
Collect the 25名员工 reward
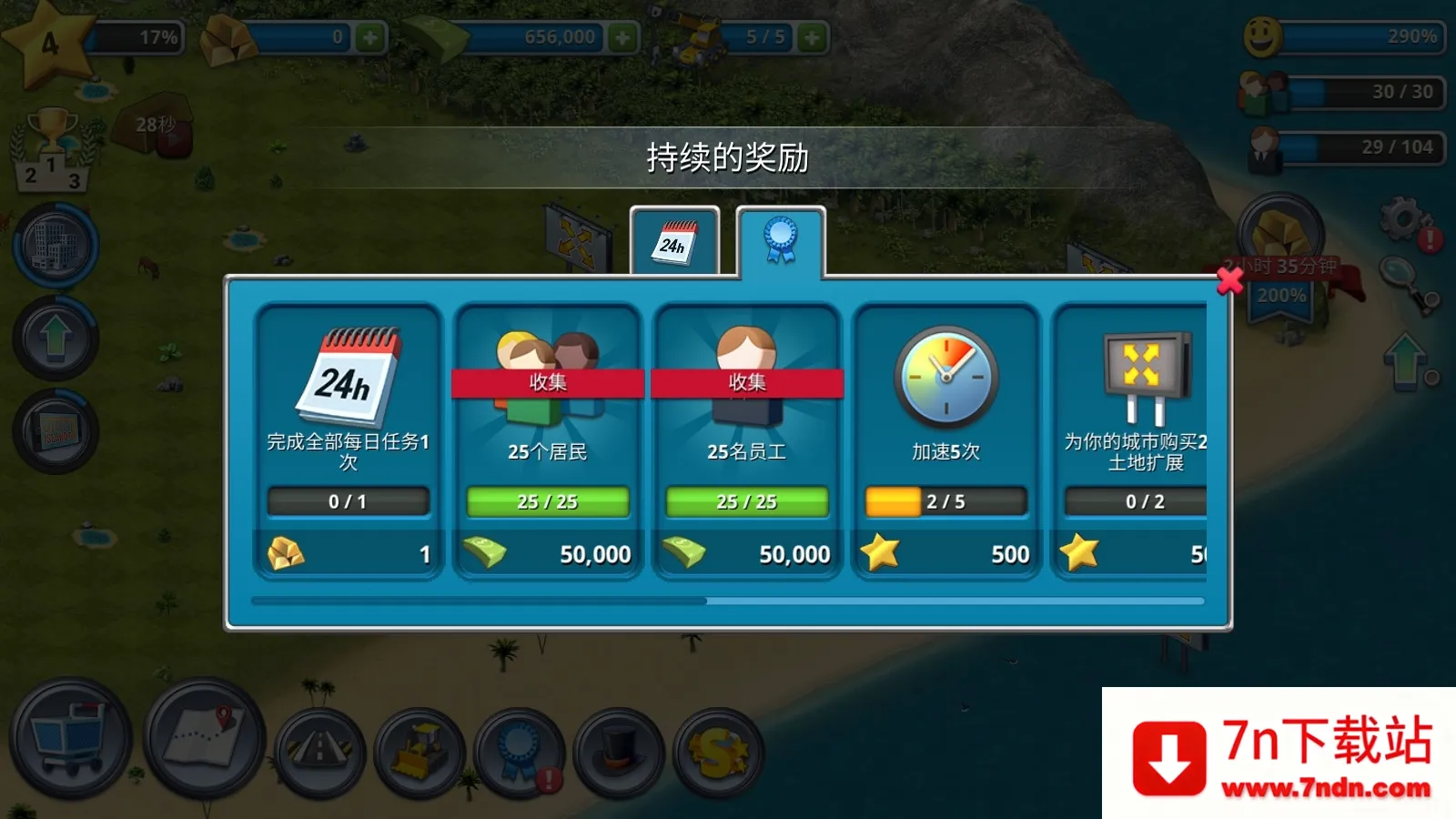[x=746, y=382]
